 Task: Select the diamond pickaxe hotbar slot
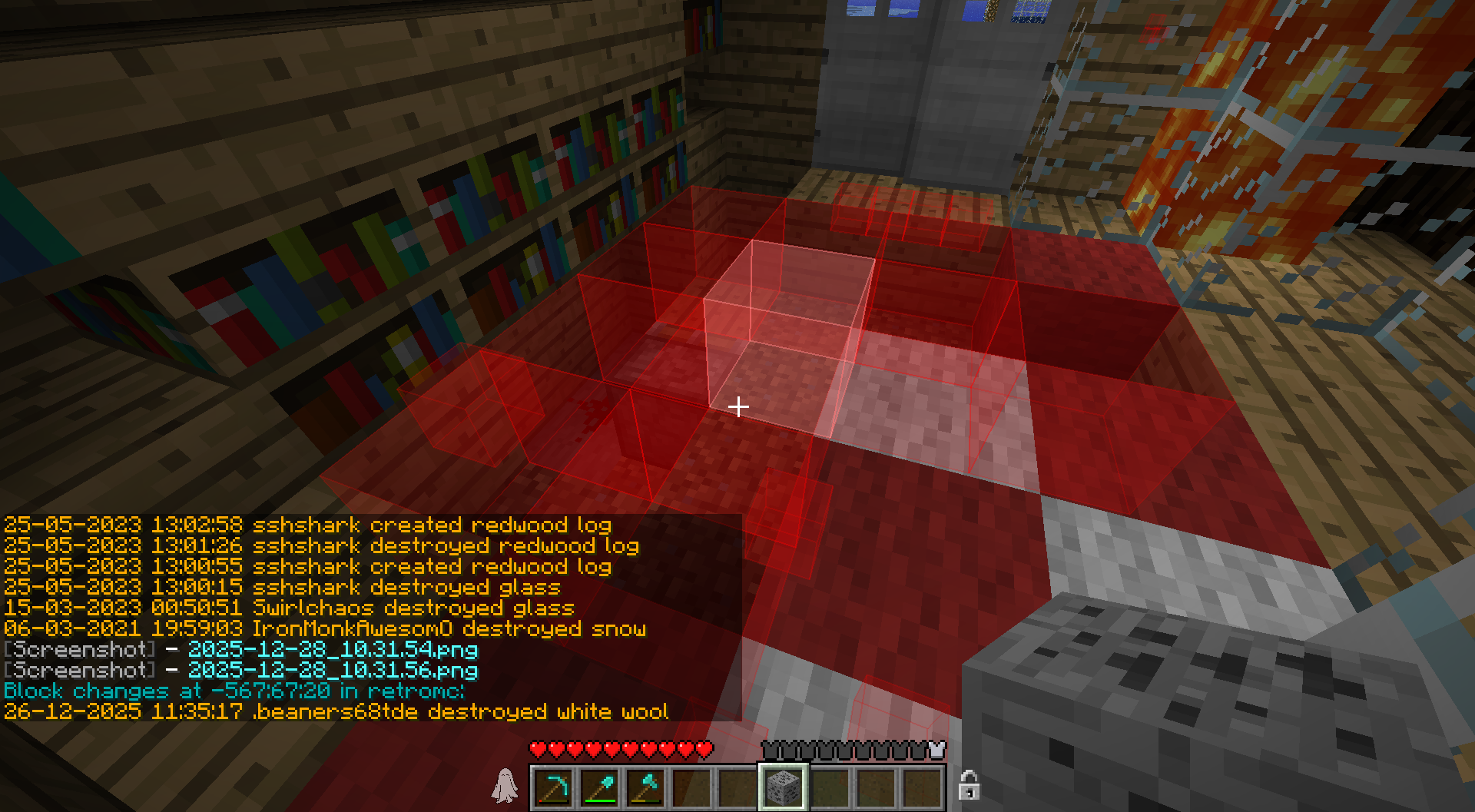[553, 787]
